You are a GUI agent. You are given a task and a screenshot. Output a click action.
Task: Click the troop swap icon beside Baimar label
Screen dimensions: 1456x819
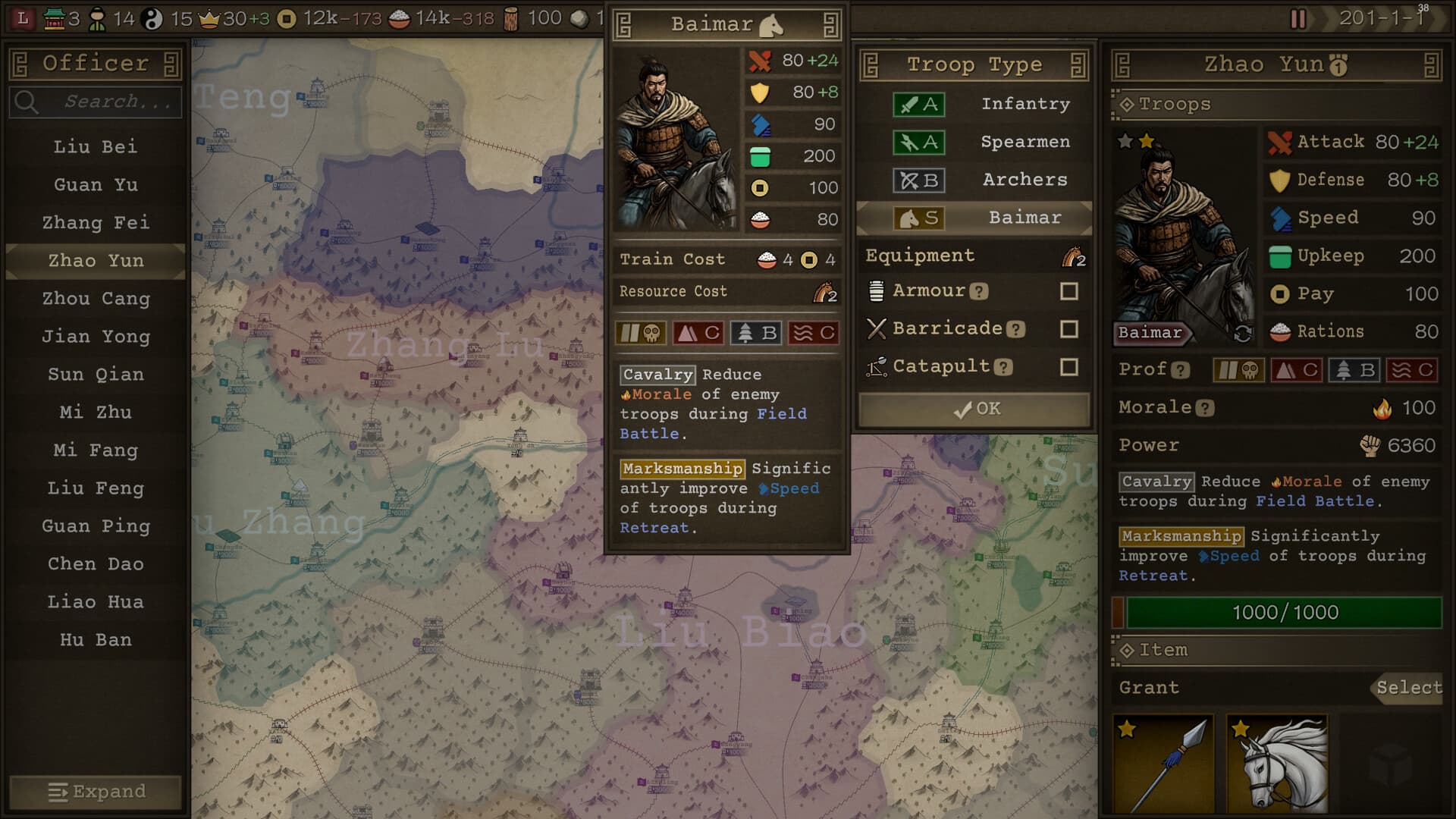[1242, 333]
